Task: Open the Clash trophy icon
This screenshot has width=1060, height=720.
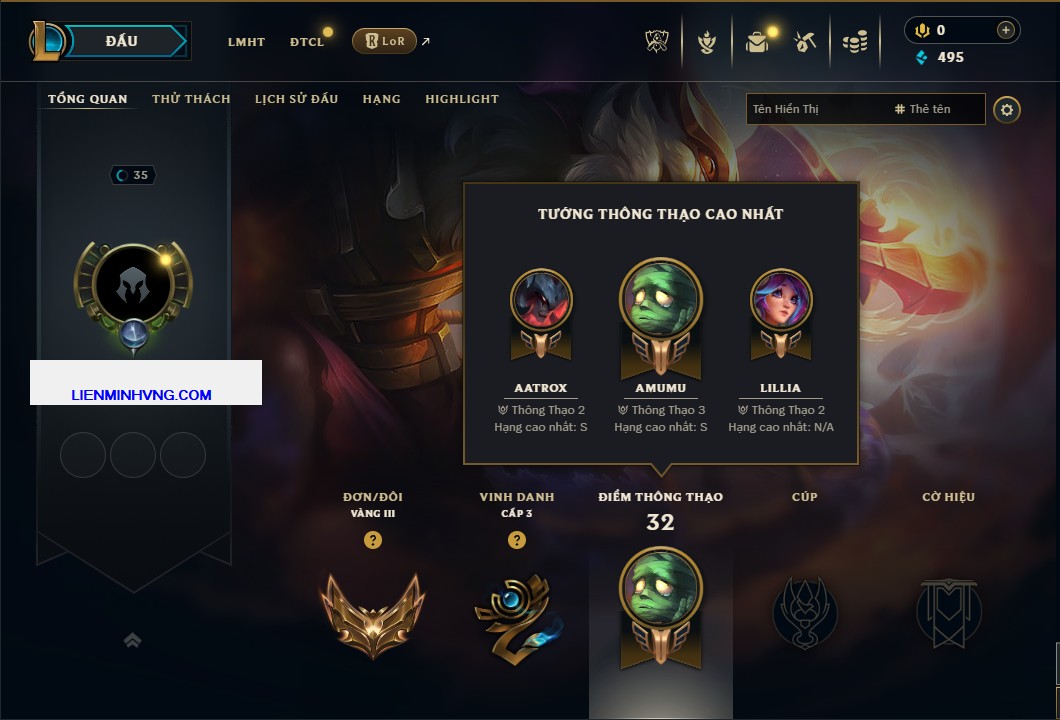Action: click(x=657, y=41)
